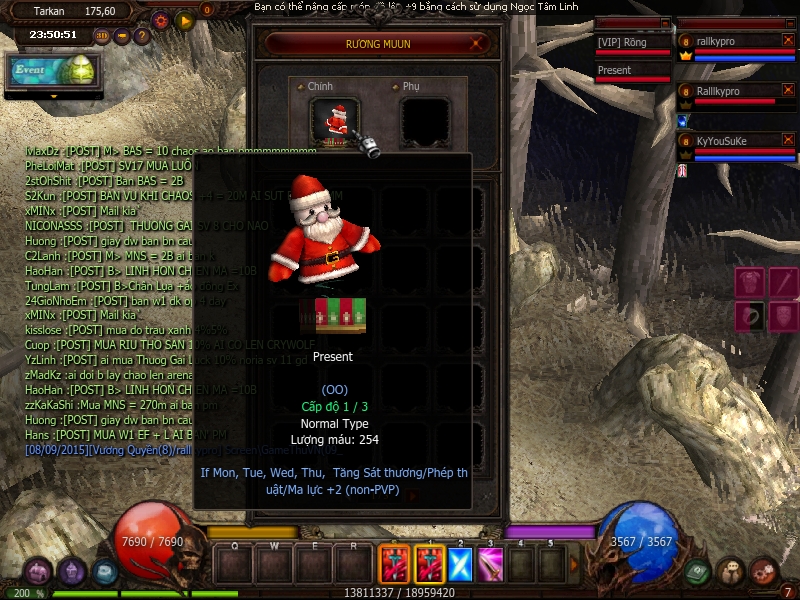The width and height of the screenshot is (800, 600).
Task: Remove rallkypro from the party
Action: coord(788,40)
